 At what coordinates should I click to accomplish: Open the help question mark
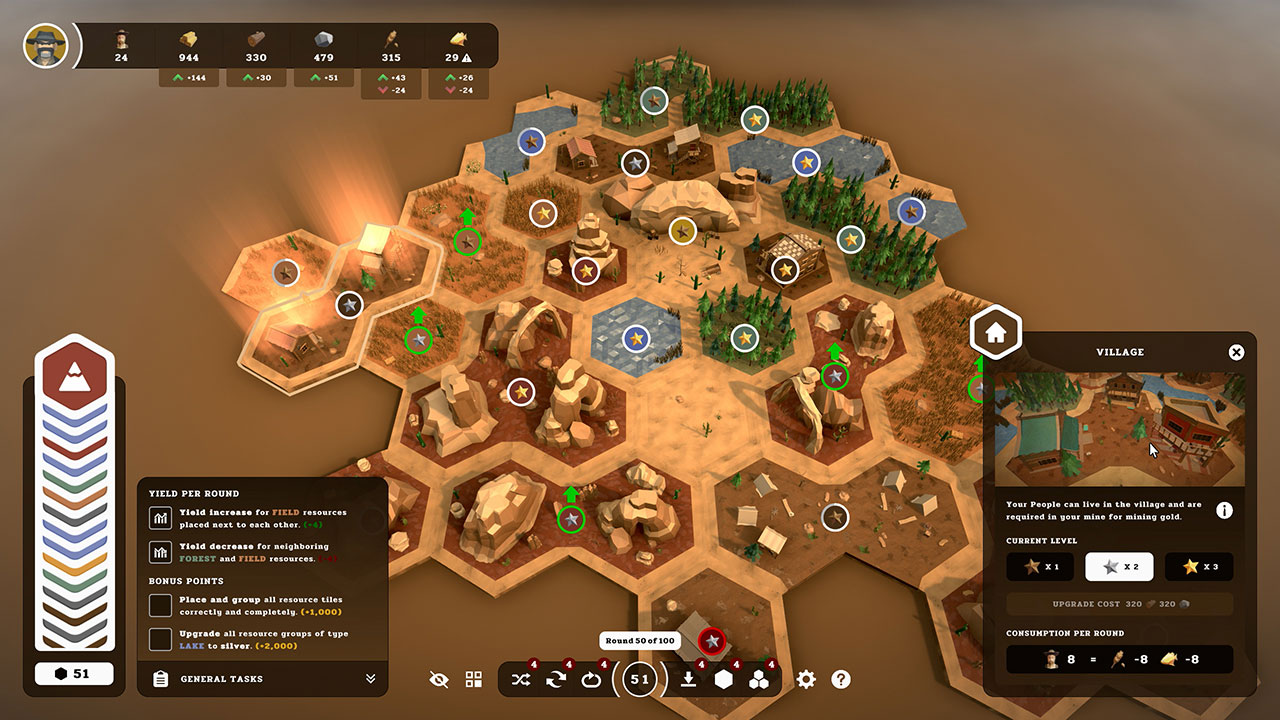(x=841, y=679)
